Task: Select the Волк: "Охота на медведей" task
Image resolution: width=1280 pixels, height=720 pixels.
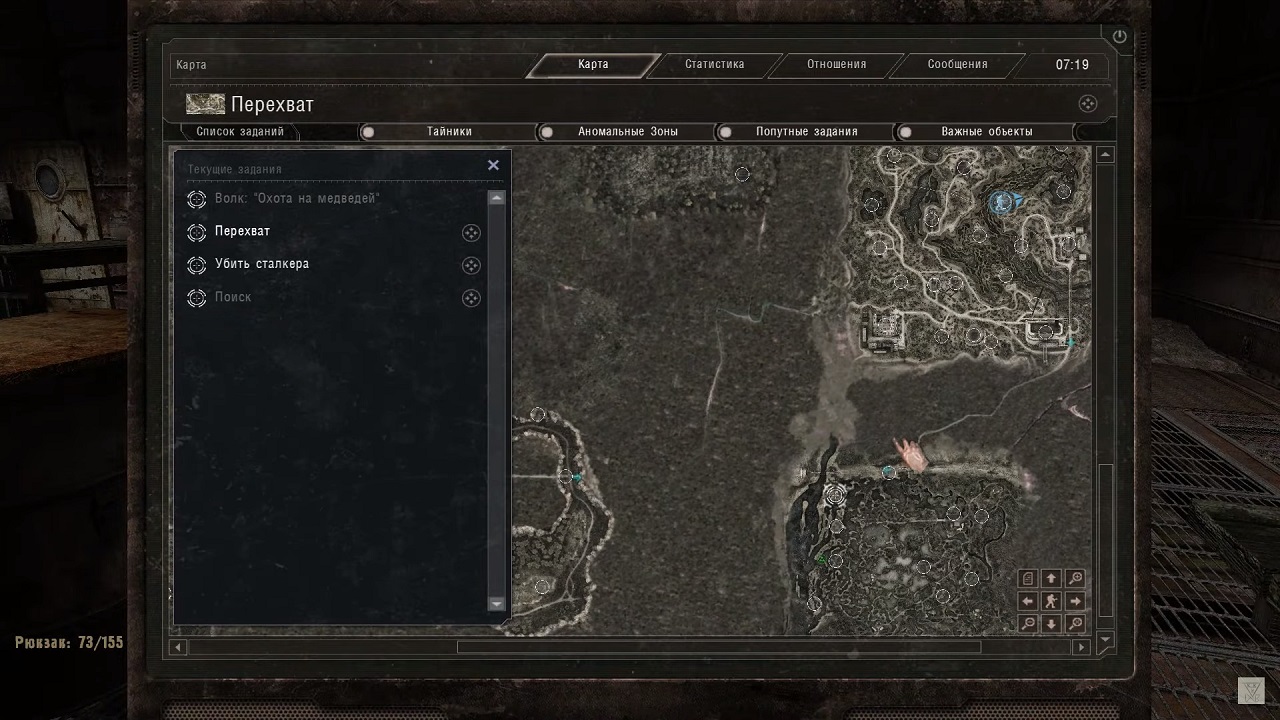Action: 297,199
